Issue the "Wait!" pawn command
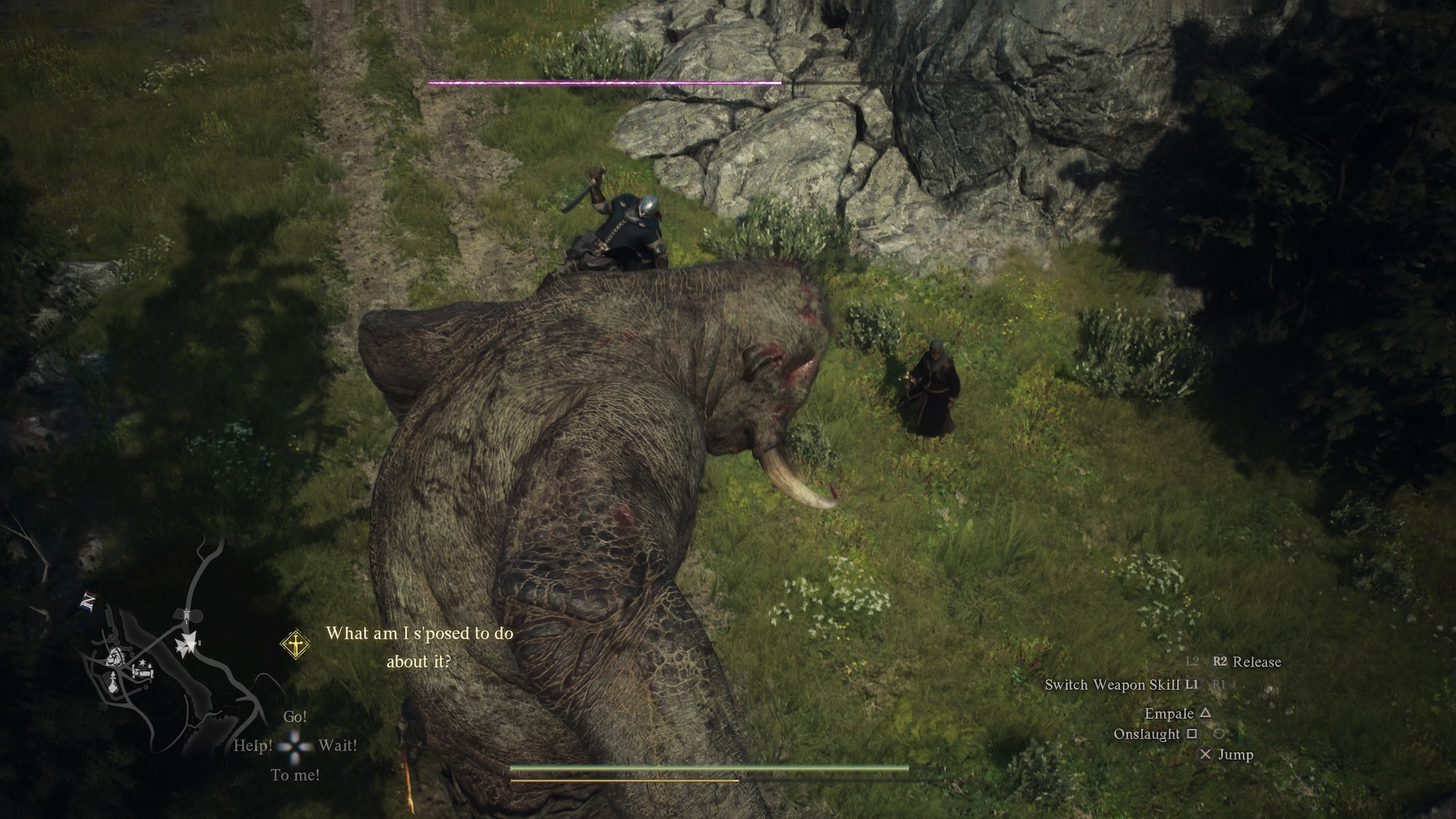 [337, 745]
